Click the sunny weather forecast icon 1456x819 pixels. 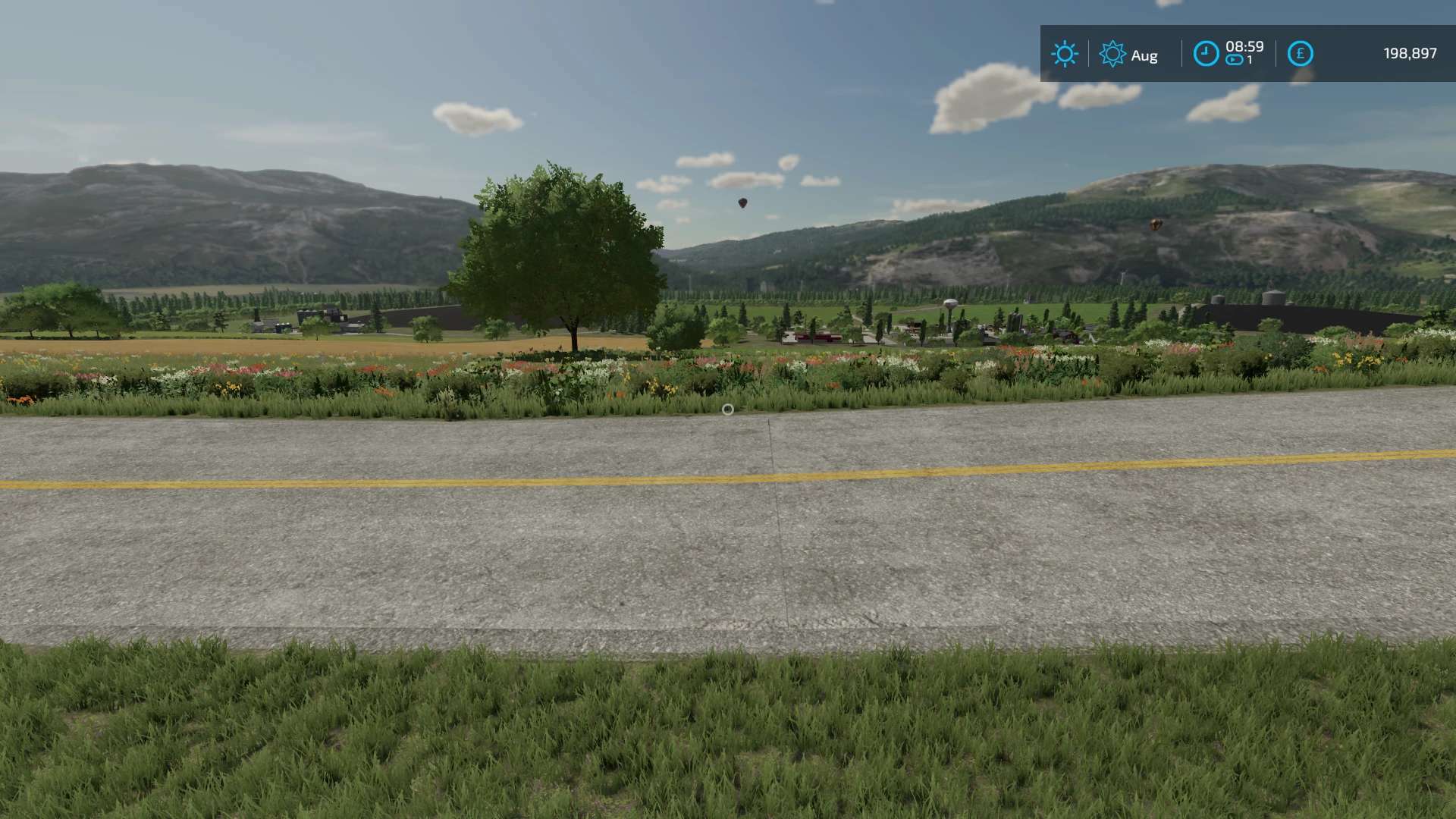point(1064,54)
